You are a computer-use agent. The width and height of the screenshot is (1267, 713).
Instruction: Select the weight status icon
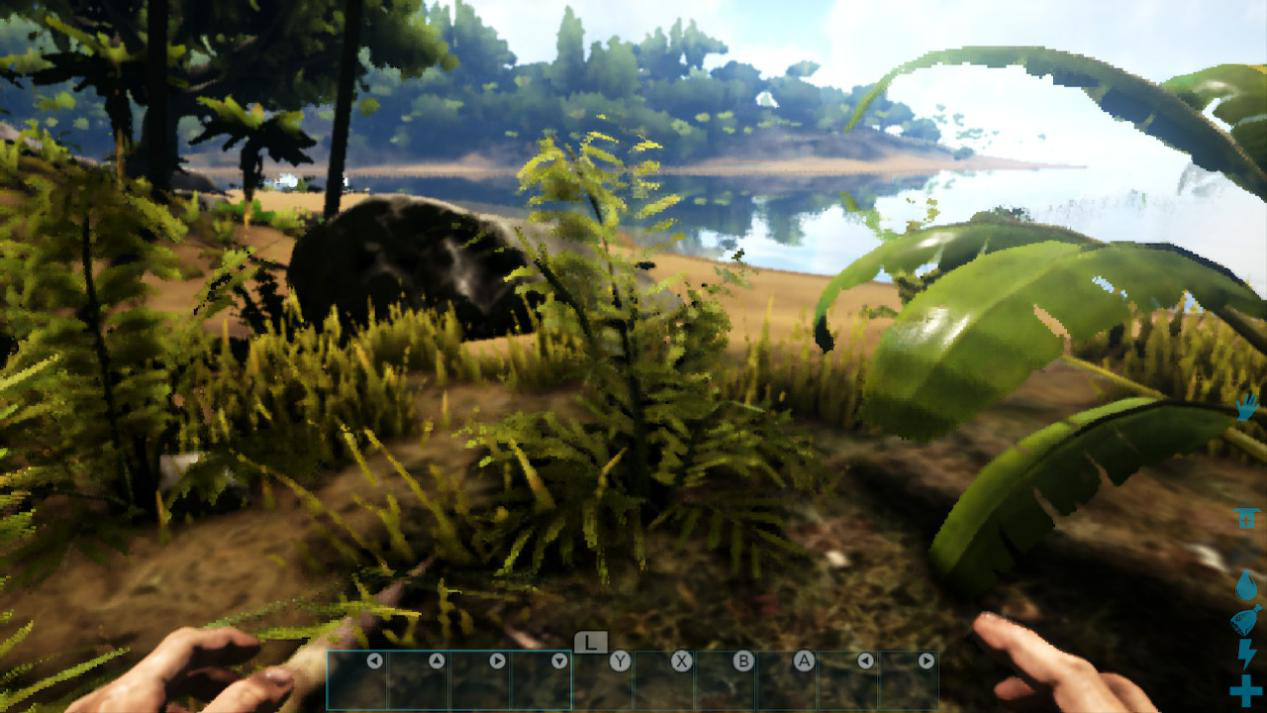click(x=1245, y=517)
